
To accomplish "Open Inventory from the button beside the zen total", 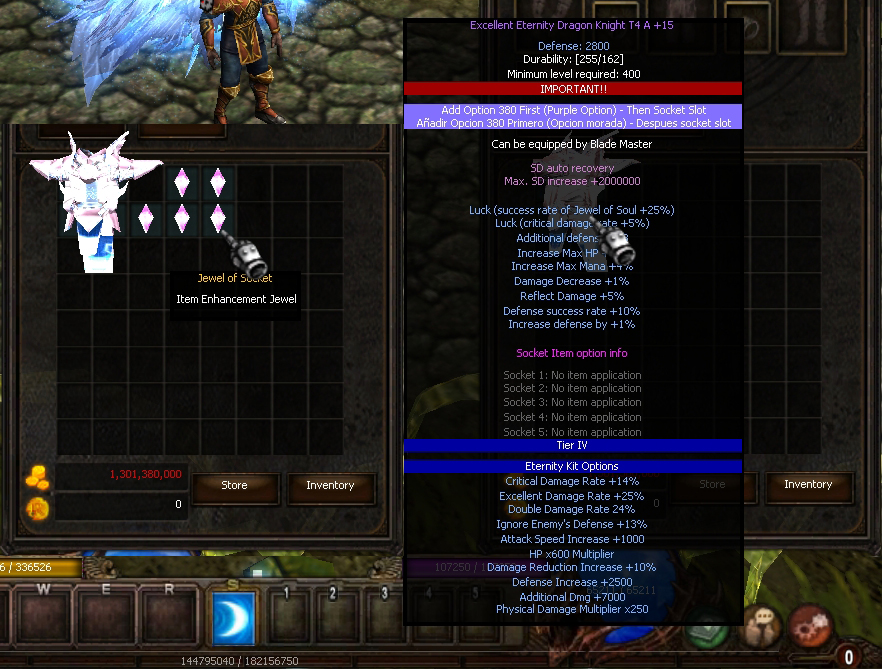I will click(330, 486).
